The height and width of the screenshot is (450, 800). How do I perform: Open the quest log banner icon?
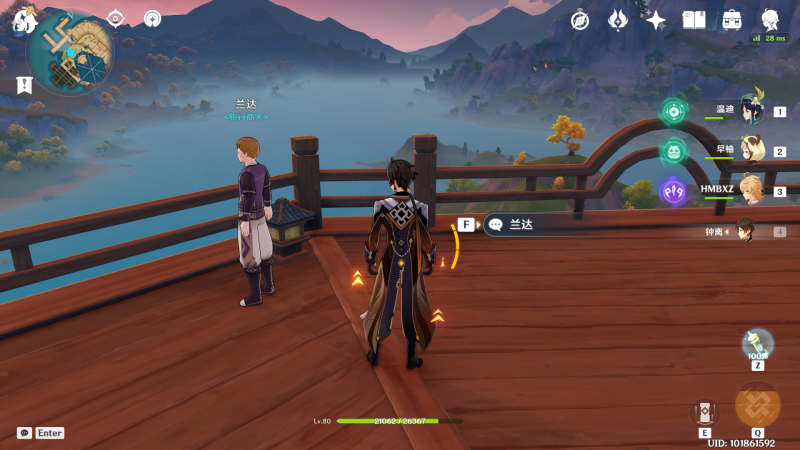[x=23, y=86]
